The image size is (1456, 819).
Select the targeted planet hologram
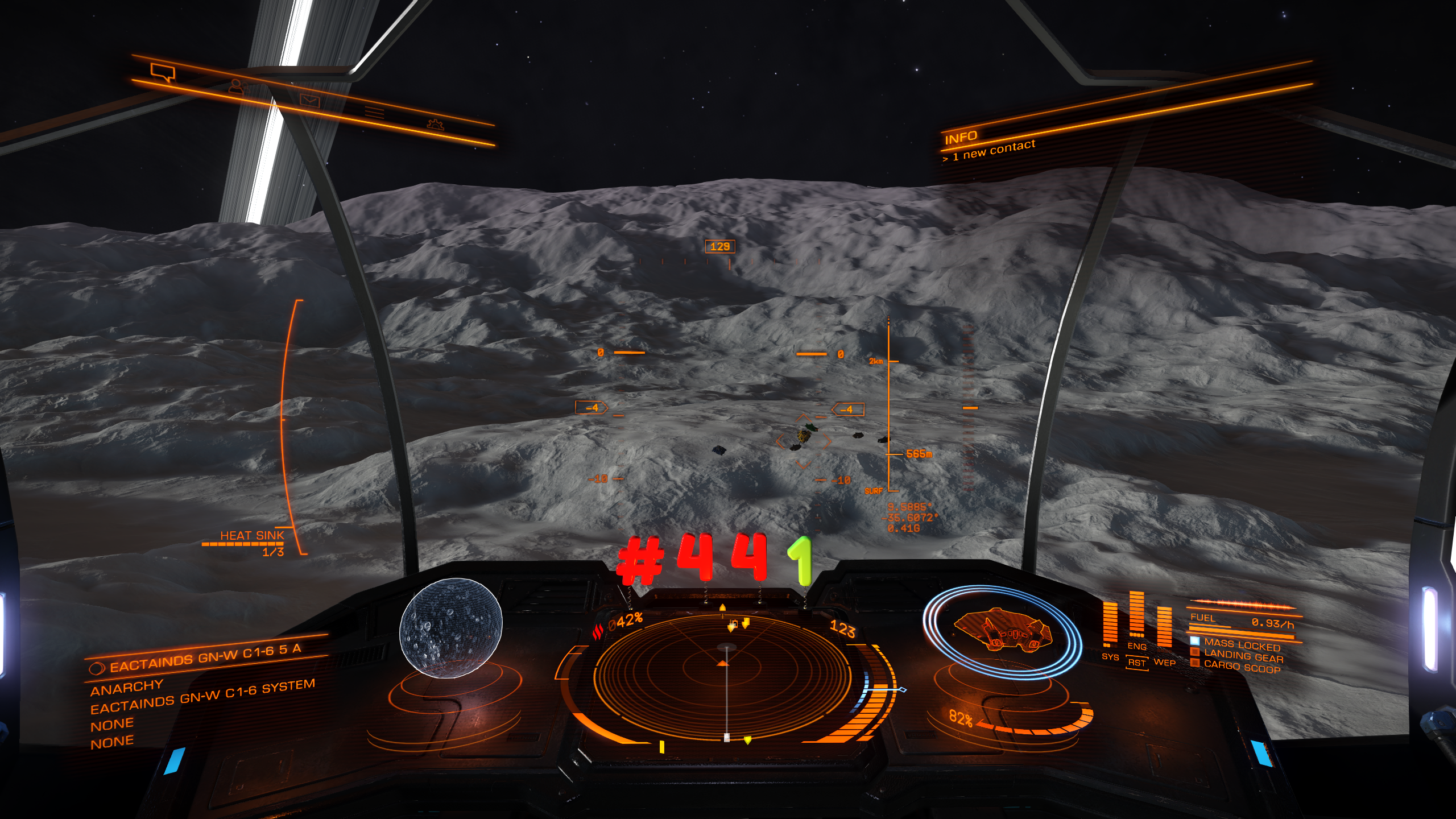451,627
